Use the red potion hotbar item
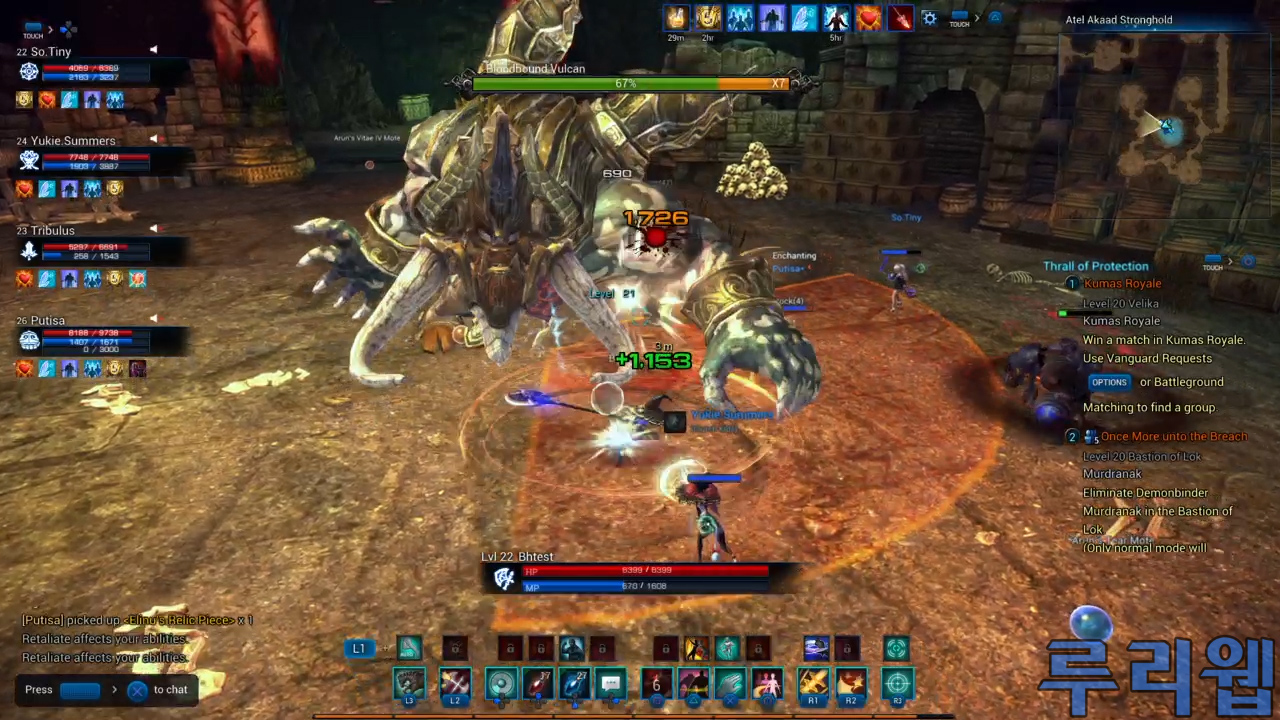The image size is (1280, 720). (538, 684)
